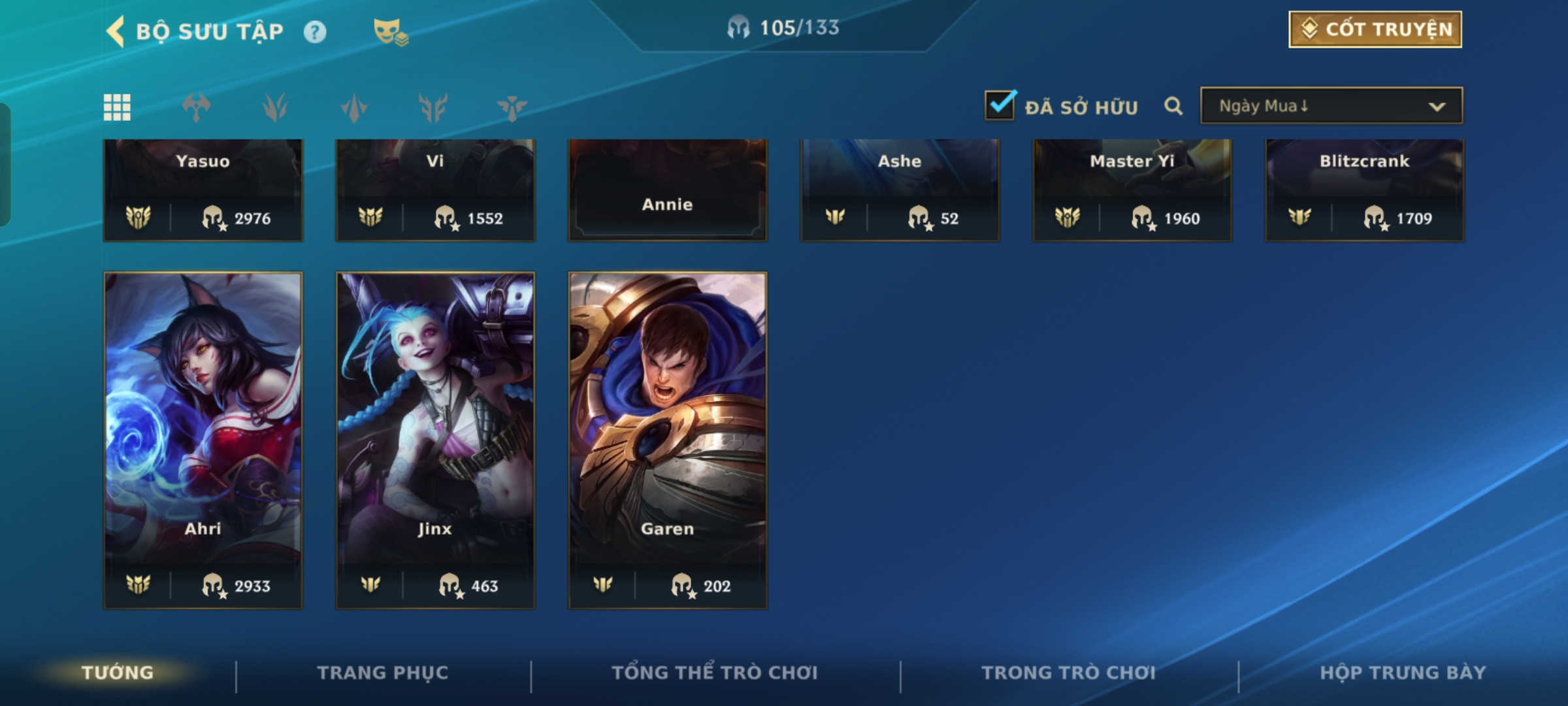This screenshot has width=1568, height=706.
Task: Open the Cốt Truyện lore button
Action: point(1375,29)
